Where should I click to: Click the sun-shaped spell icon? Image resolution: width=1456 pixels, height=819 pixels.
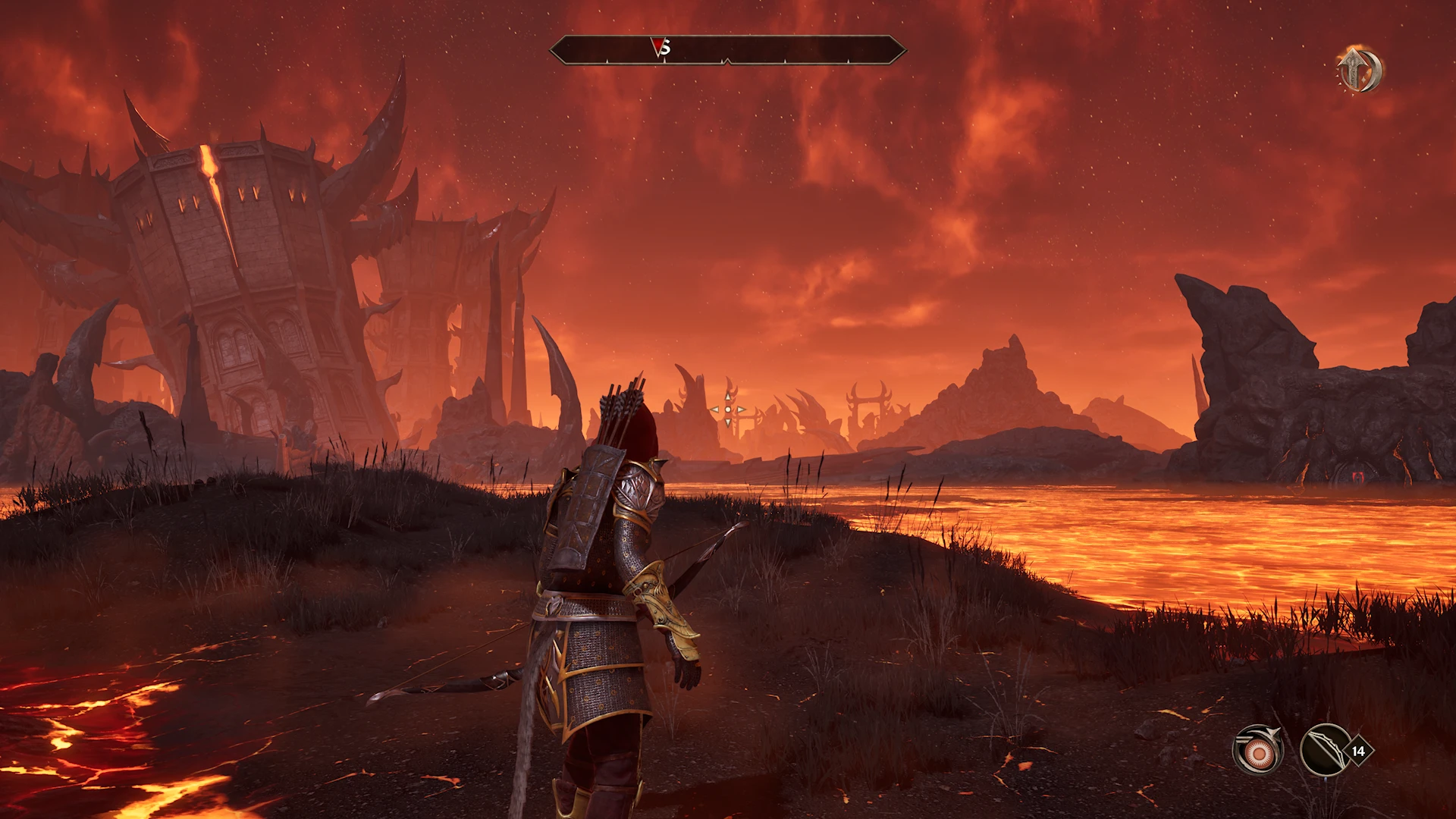(1258, 750)
